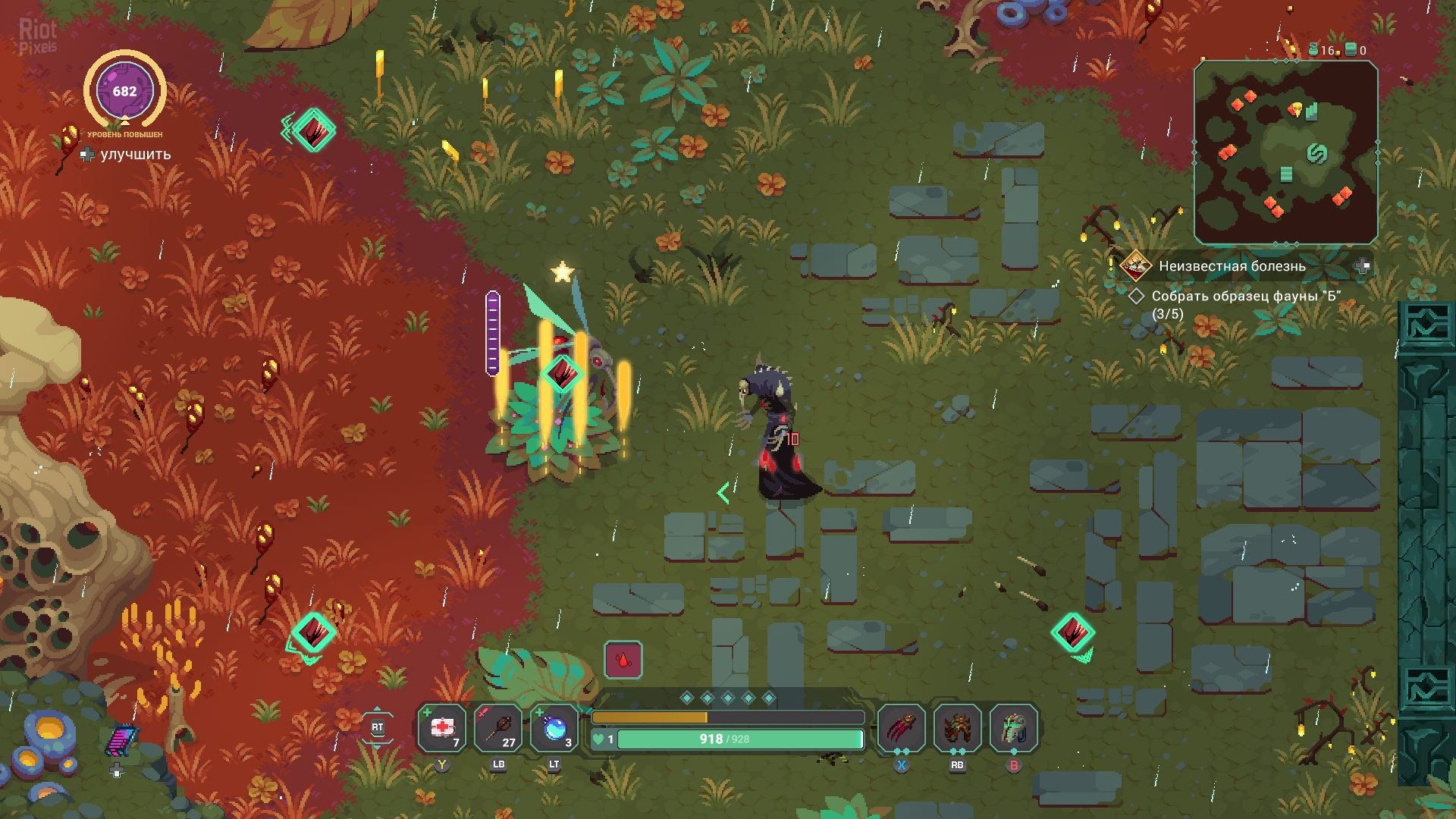Activate the helmet ability icon

click(1014, 729)
